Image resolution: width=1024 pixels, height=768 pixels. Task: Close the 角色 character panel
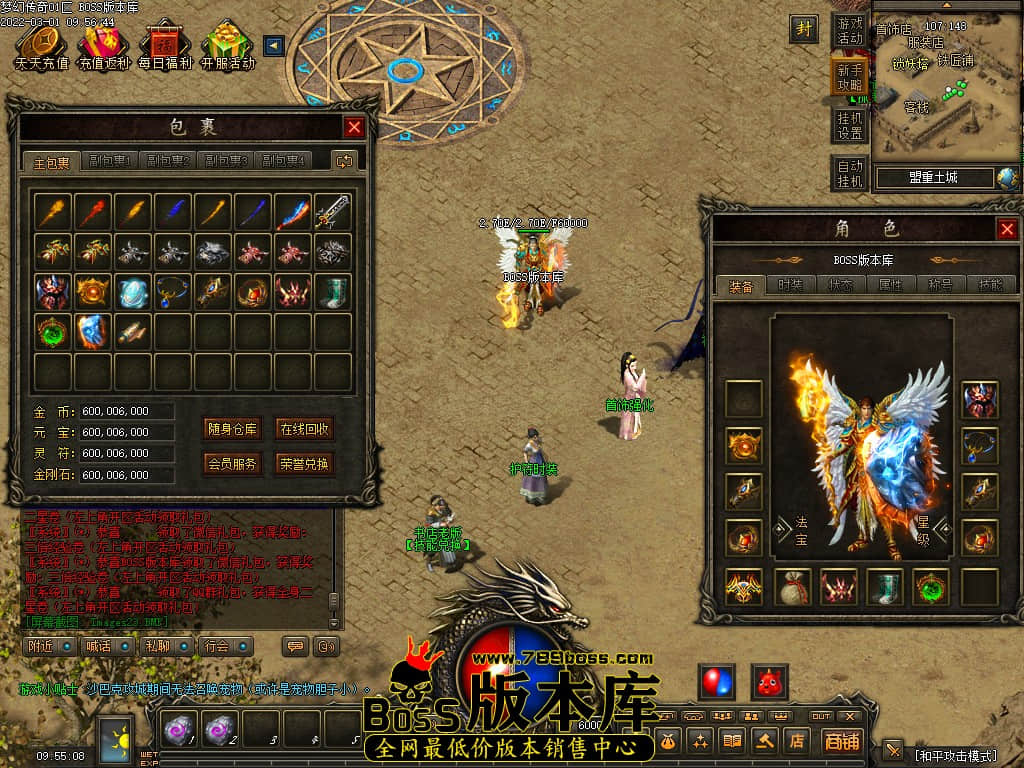[1007, 230]
